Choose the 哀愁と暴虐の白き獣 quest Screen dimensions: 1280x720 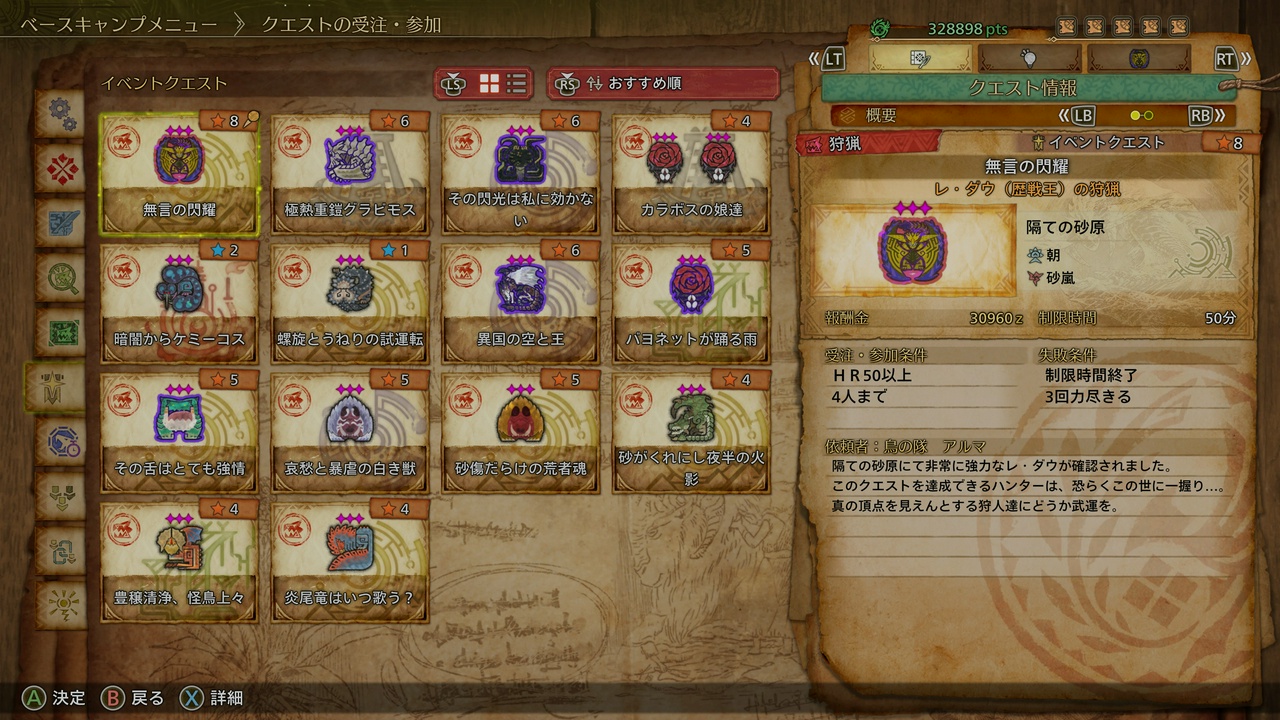350,431
